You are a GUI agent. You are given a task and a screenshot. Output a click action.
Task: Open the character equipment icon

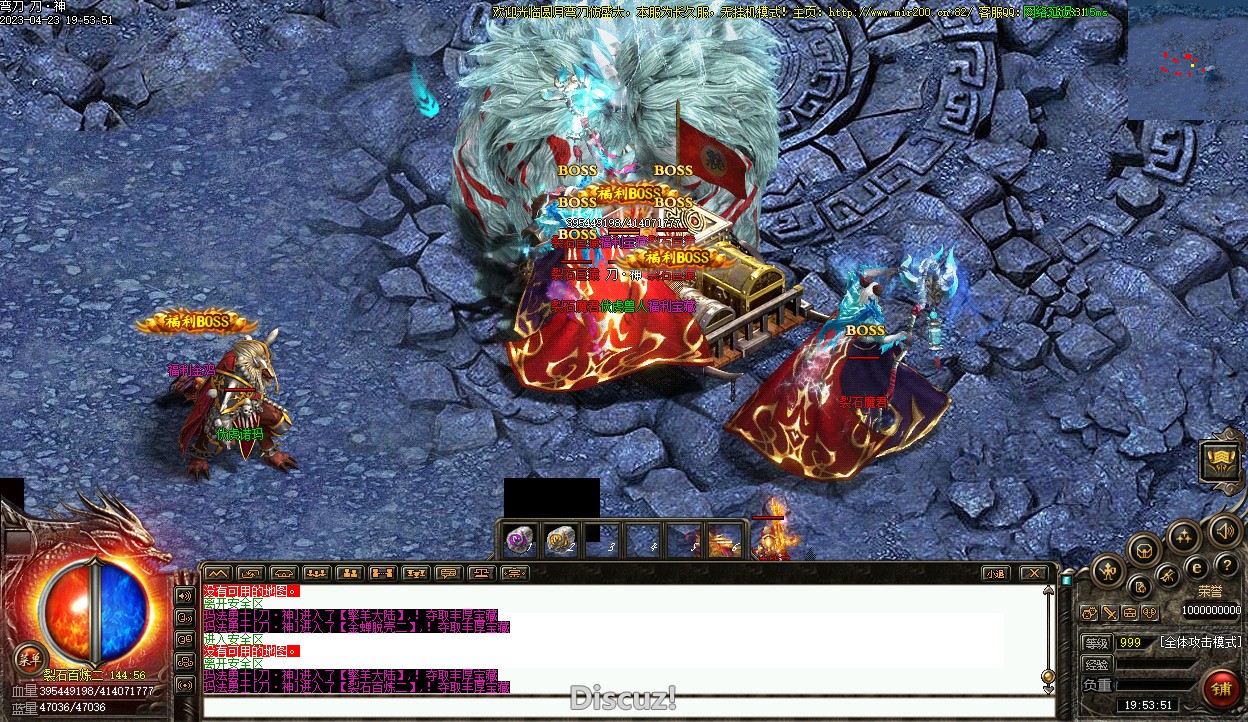(x=1108, y=571)
